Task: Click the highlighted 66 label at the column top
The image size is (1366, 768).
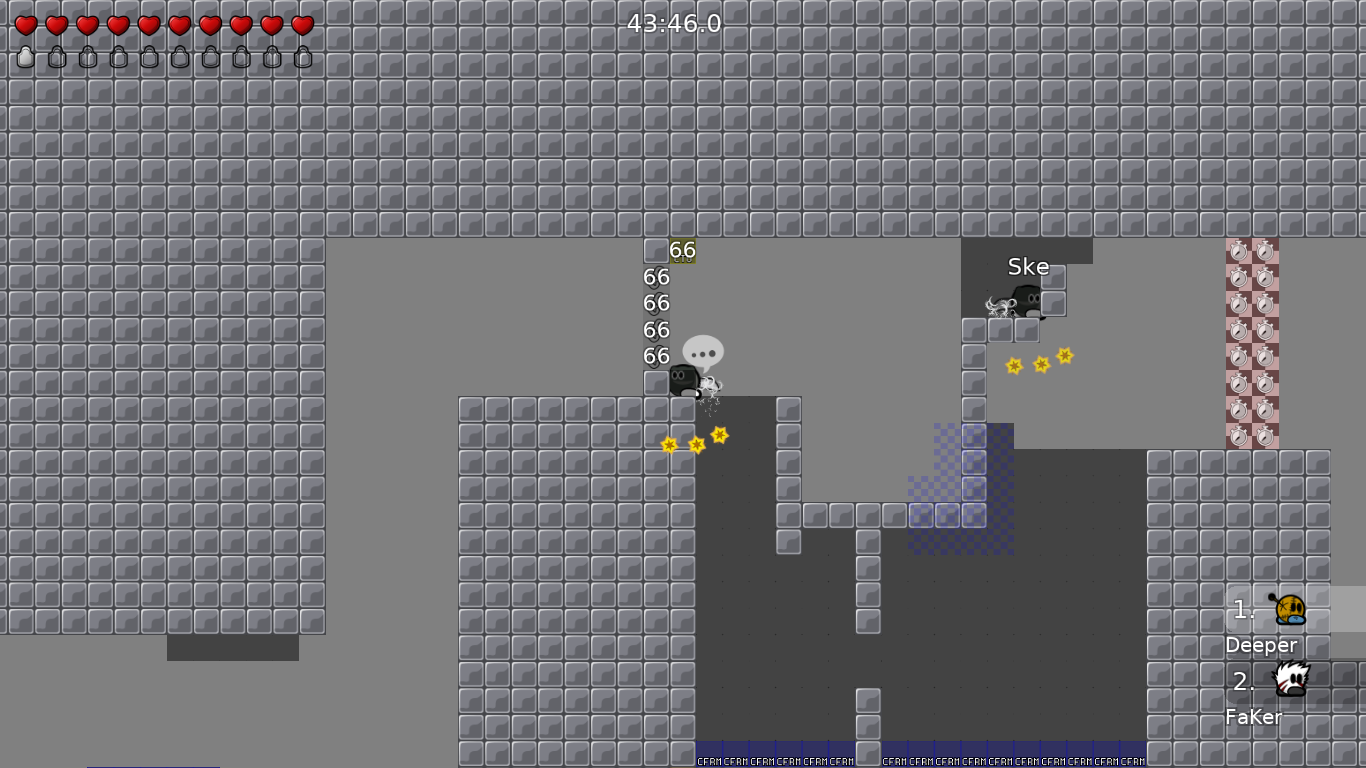Action: point(683,249)
